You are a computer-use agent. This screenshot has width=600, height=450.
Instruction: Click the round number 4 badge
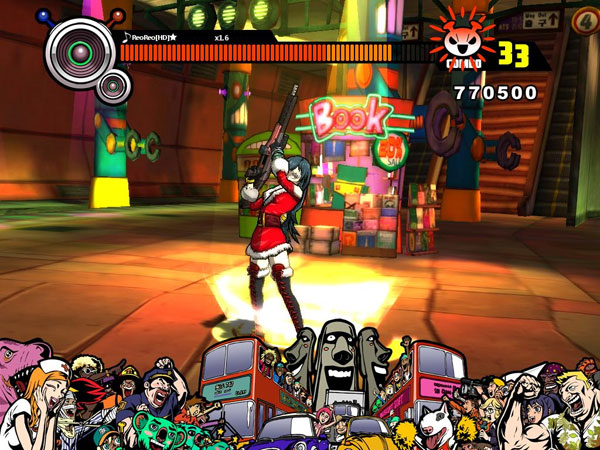coord(585,19)
